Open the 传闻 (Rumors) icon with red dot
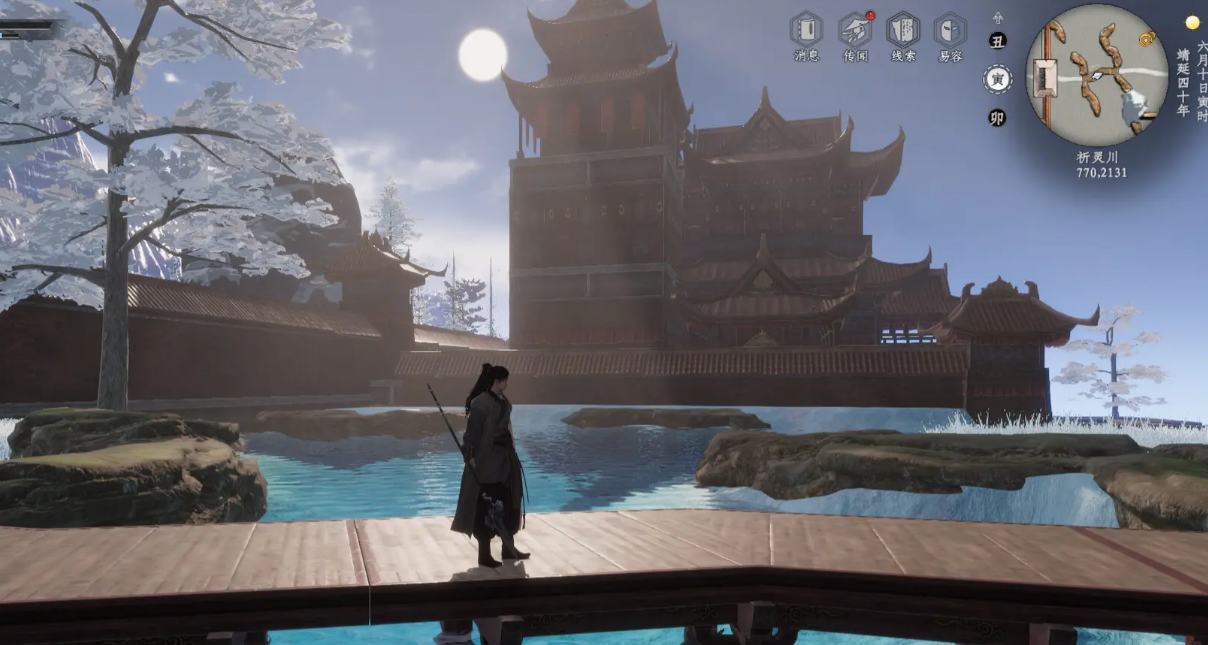This screenshot has width=1208, height=645. (x=854, y=30)
